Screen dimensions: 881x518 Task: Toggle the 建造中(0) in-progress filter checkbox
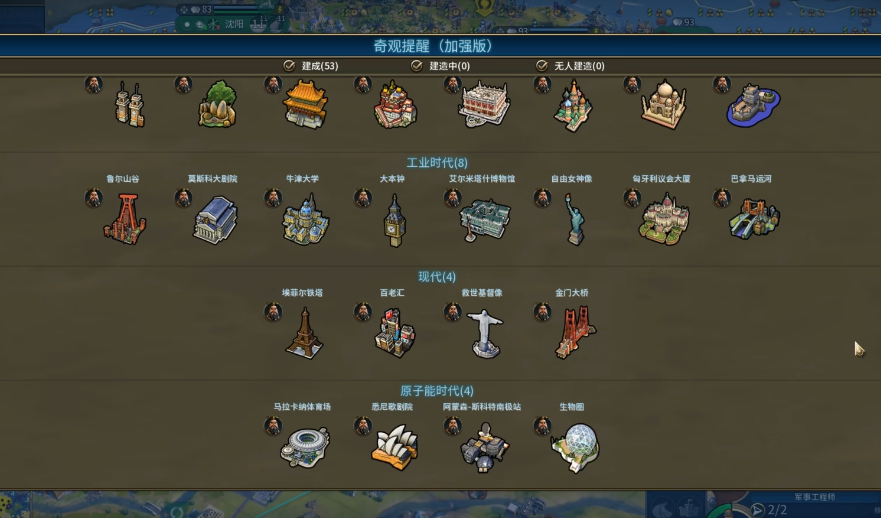point(417,66)
